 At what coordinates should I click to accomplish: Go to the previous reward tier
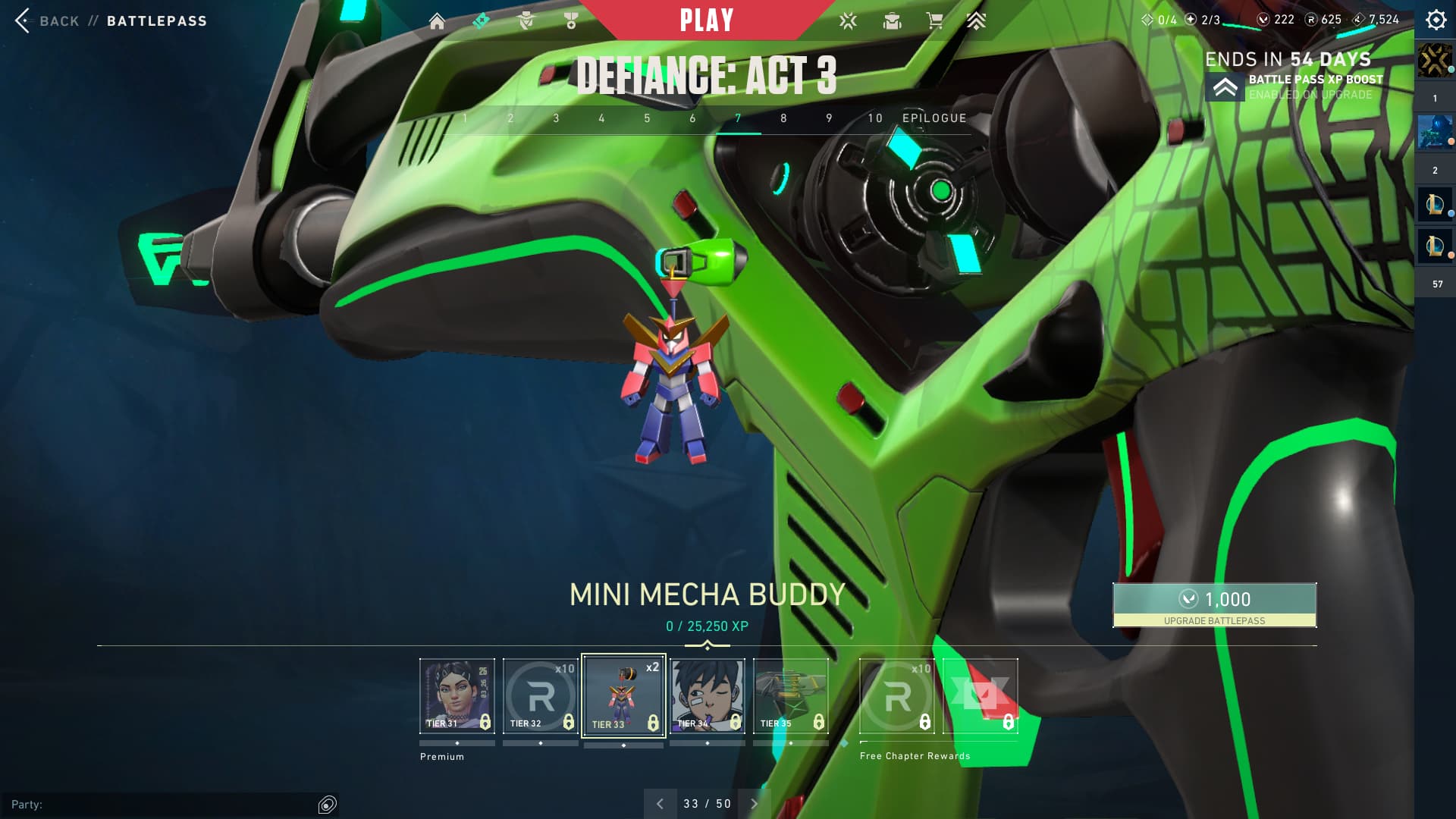660,804
